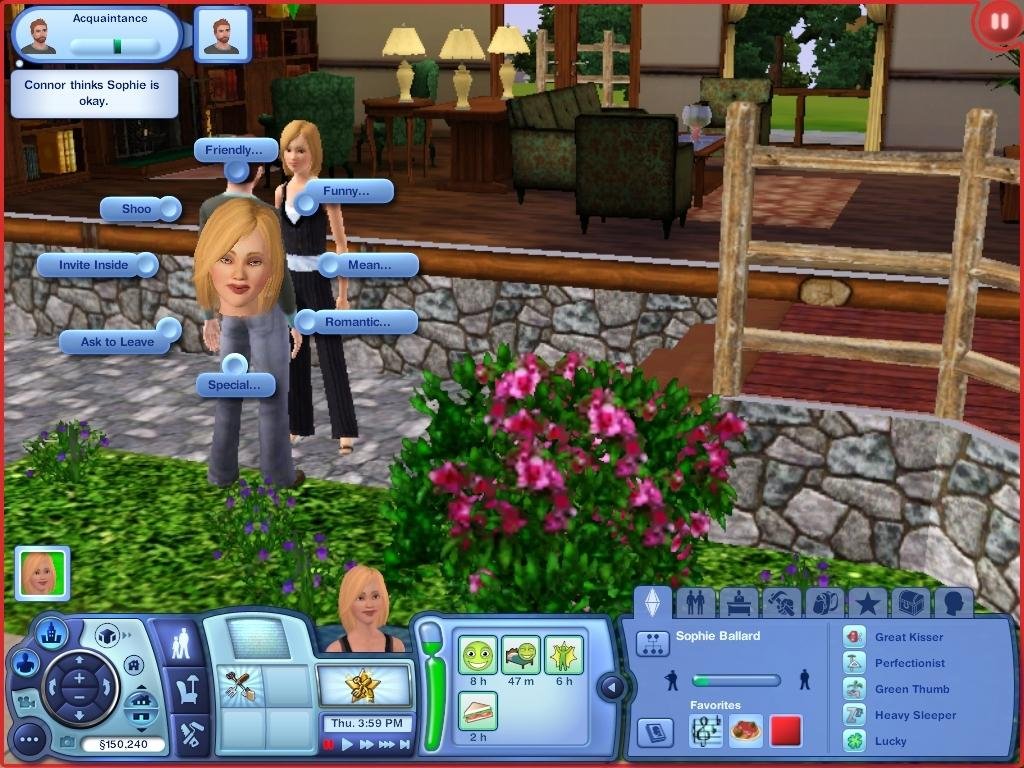The width and height of the screenshot is (1024, 768).
Task: Click the queued sandwich moodlet
Action: tap(478, 711)
